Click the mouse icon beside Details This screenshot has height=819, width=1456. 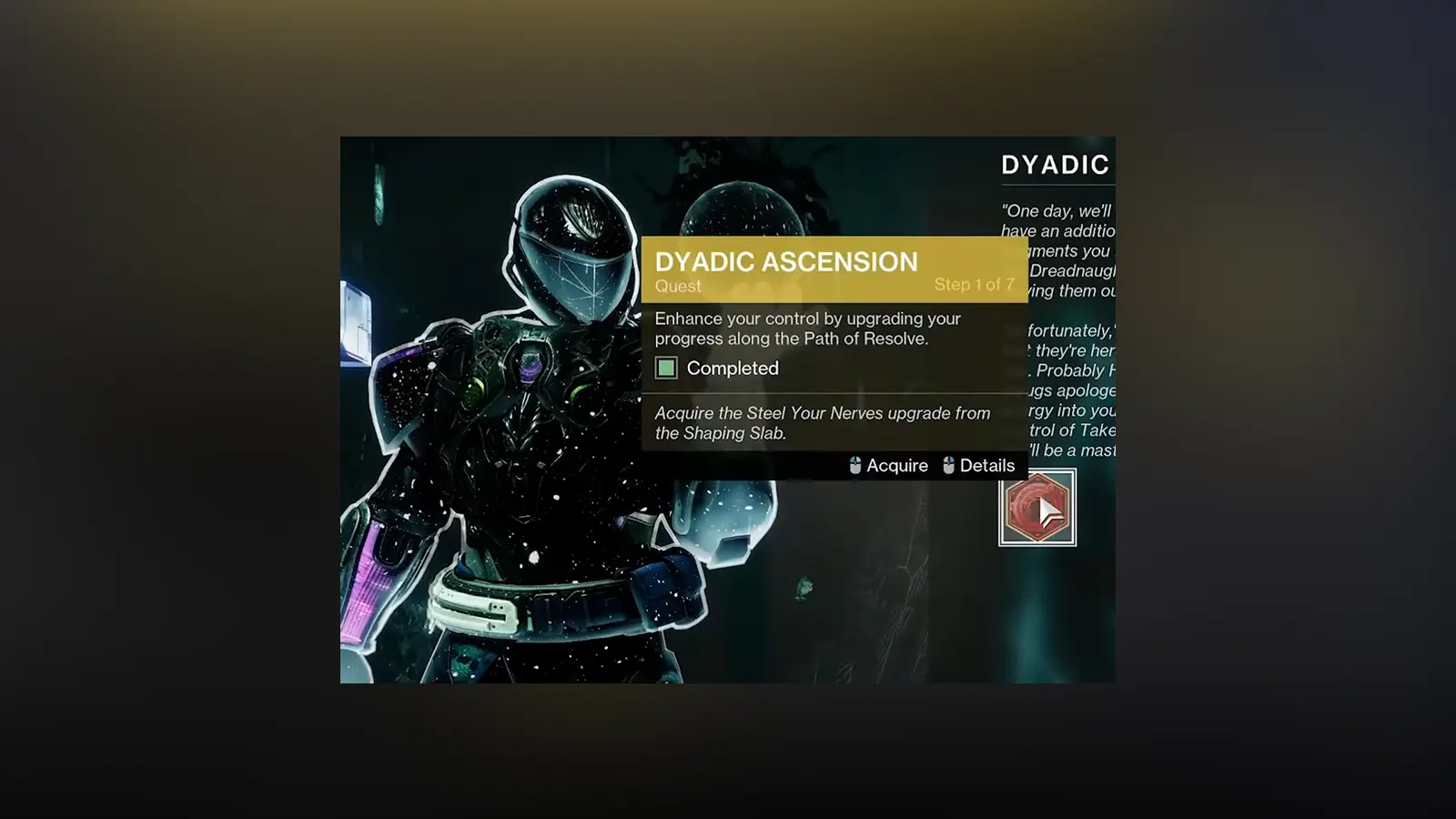pyautogui.click(x=948, y=465)
